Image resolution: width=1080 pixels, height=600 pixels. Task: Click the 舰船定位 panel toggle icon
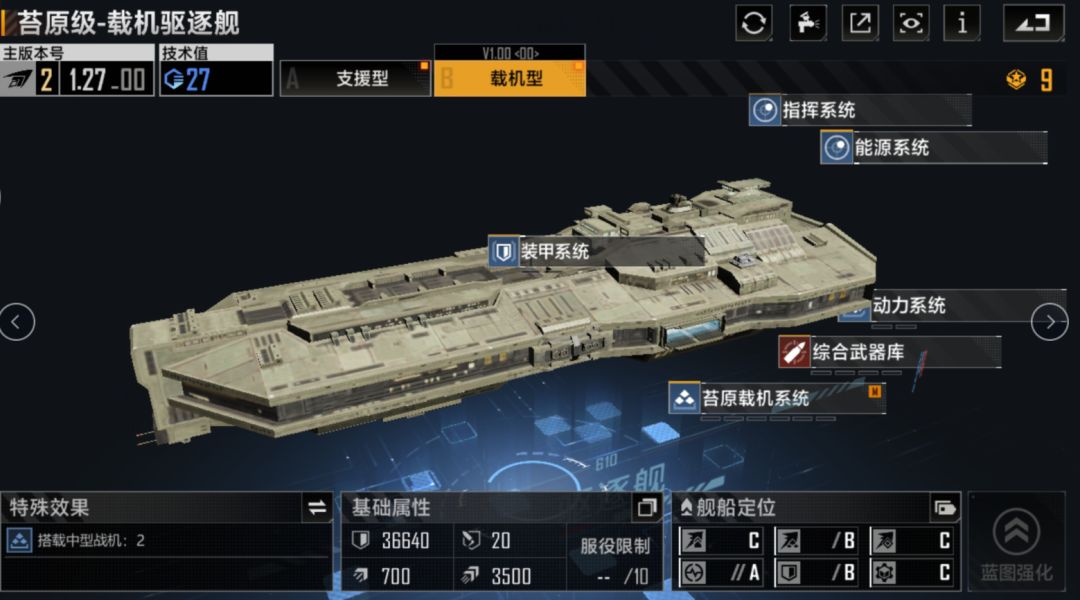[944, 508]
